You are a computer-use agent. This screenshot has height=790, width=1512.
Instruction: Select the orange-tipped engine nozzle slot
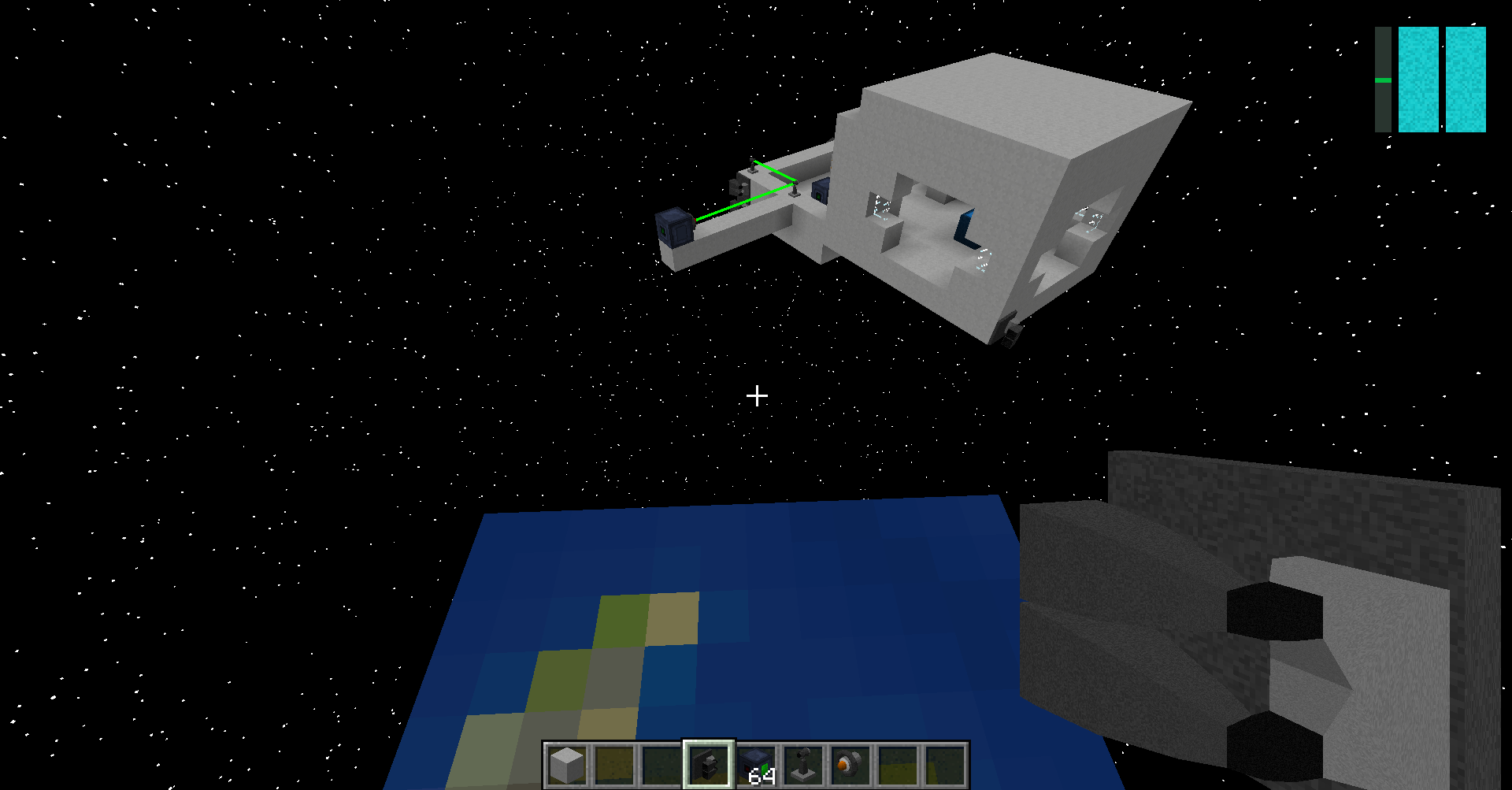[x=850, y=765]
